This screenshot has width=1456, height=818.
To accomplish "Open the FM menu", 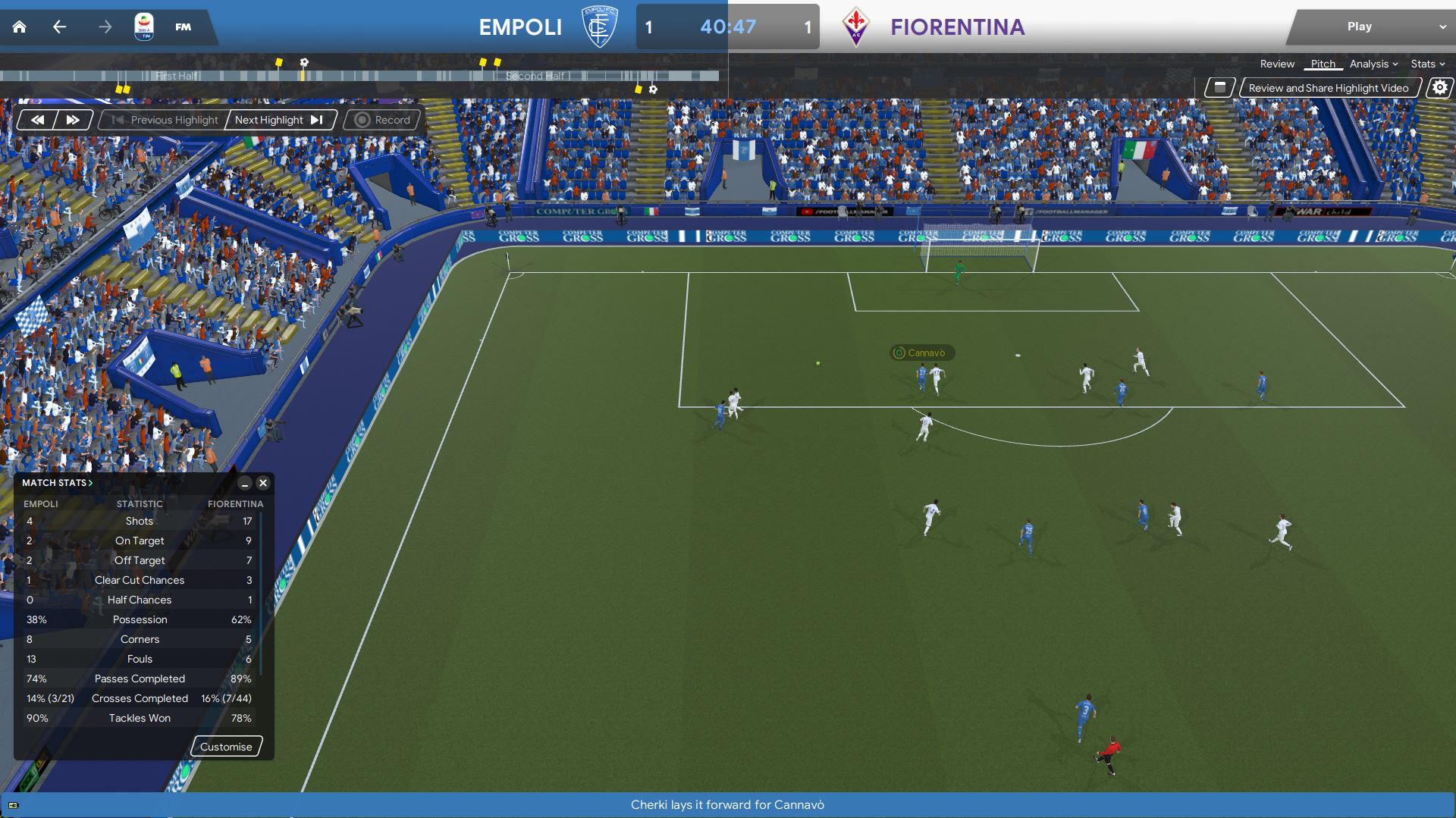I will pos(183,27).
